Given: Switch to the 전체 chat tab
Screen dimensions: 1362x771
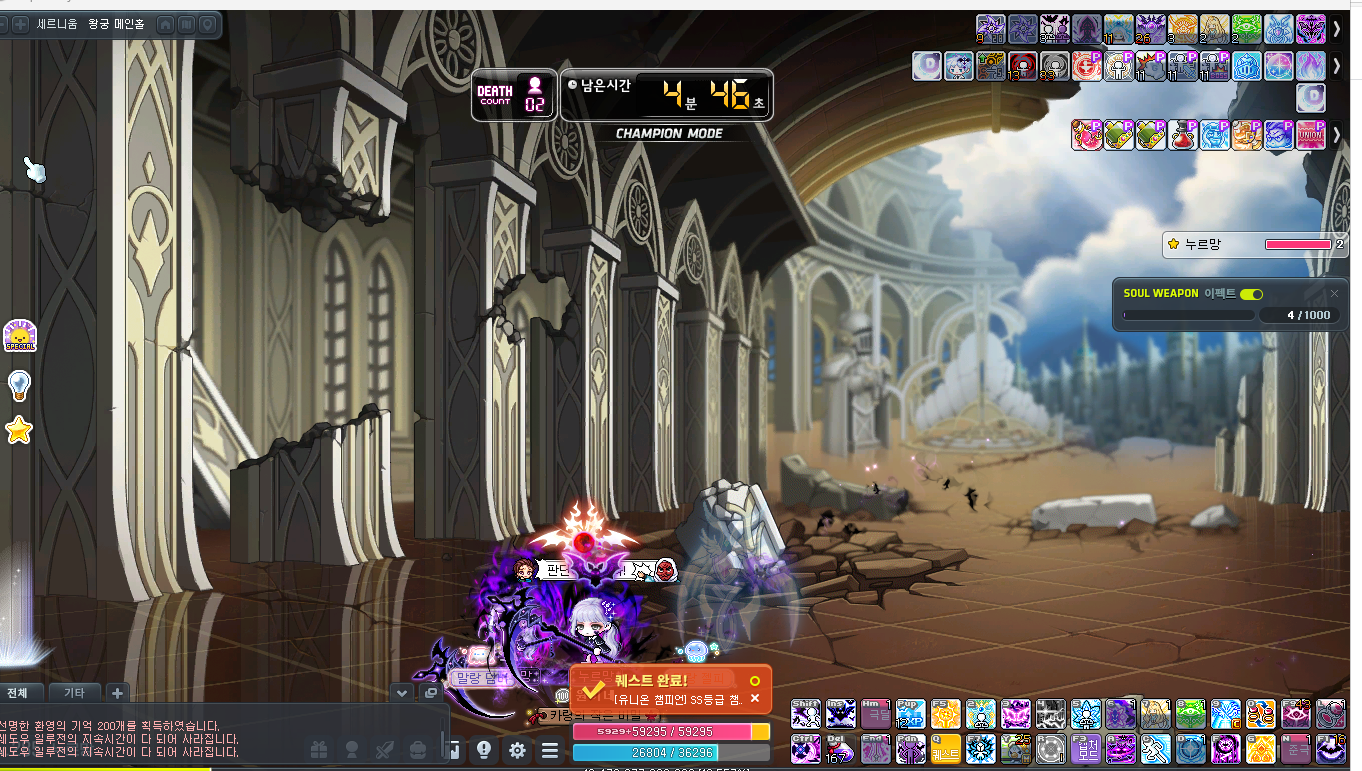Looking at the screenshot, I should (19, 692).
